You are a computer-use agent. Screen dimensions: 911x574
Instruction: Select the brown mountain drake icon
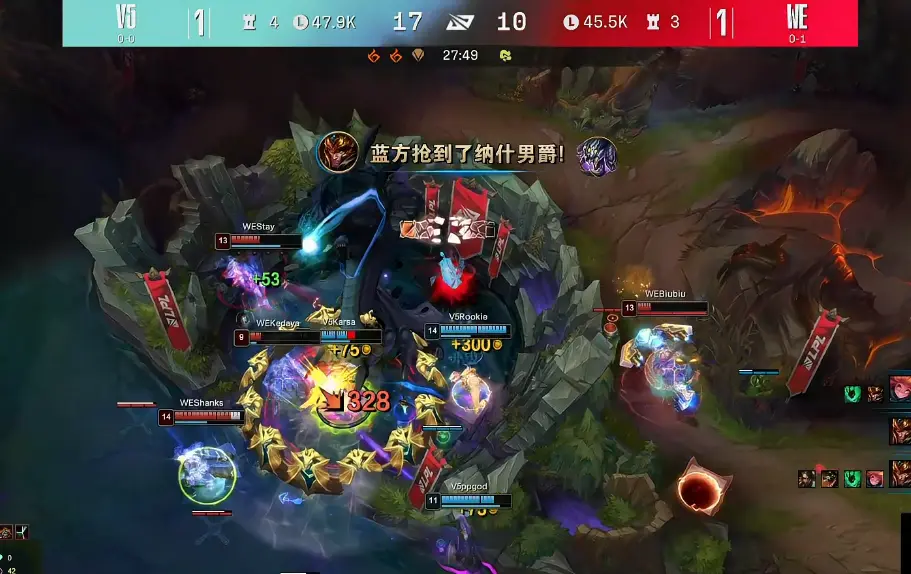(418, 55)
